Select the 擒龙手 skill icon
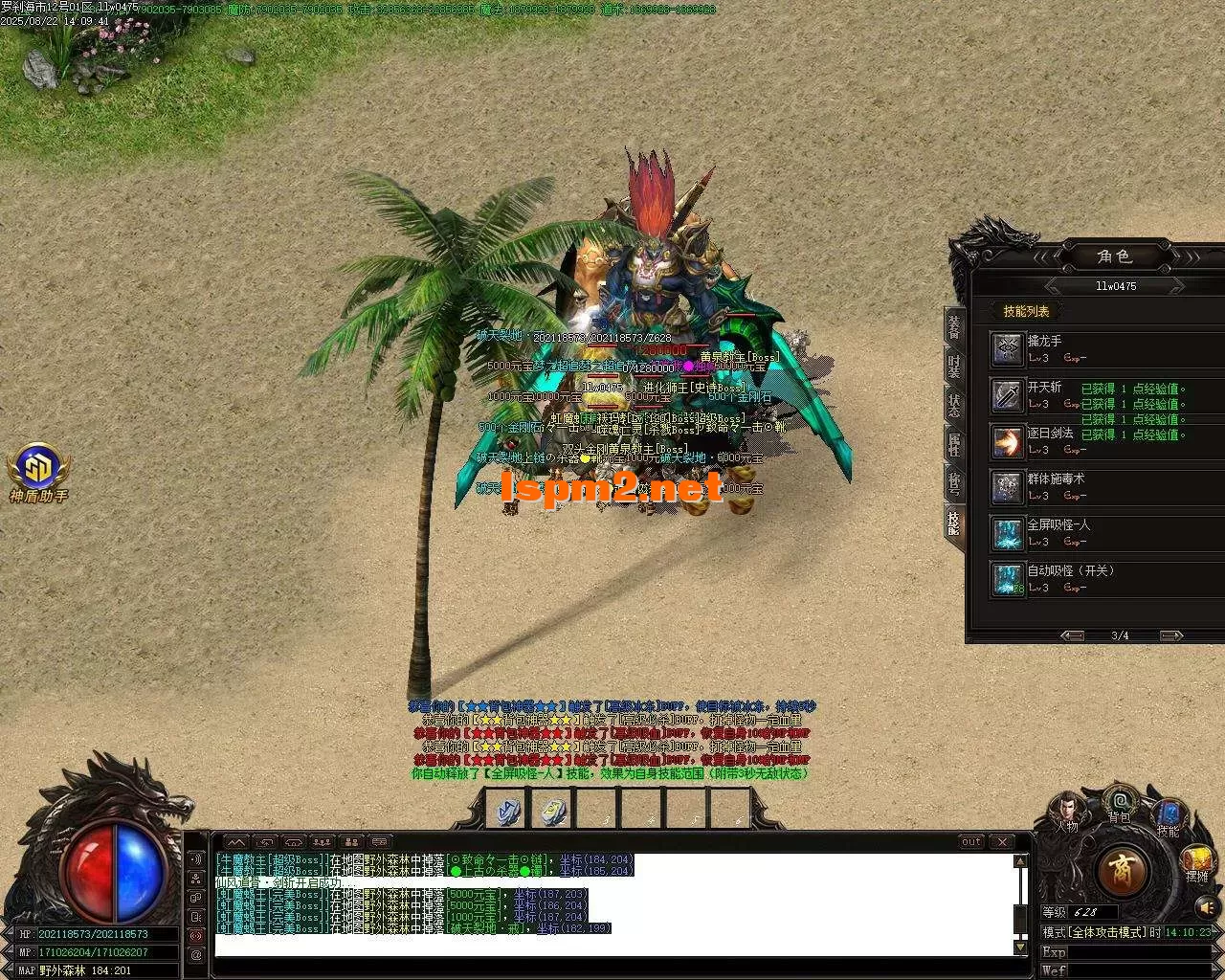 1007,348
